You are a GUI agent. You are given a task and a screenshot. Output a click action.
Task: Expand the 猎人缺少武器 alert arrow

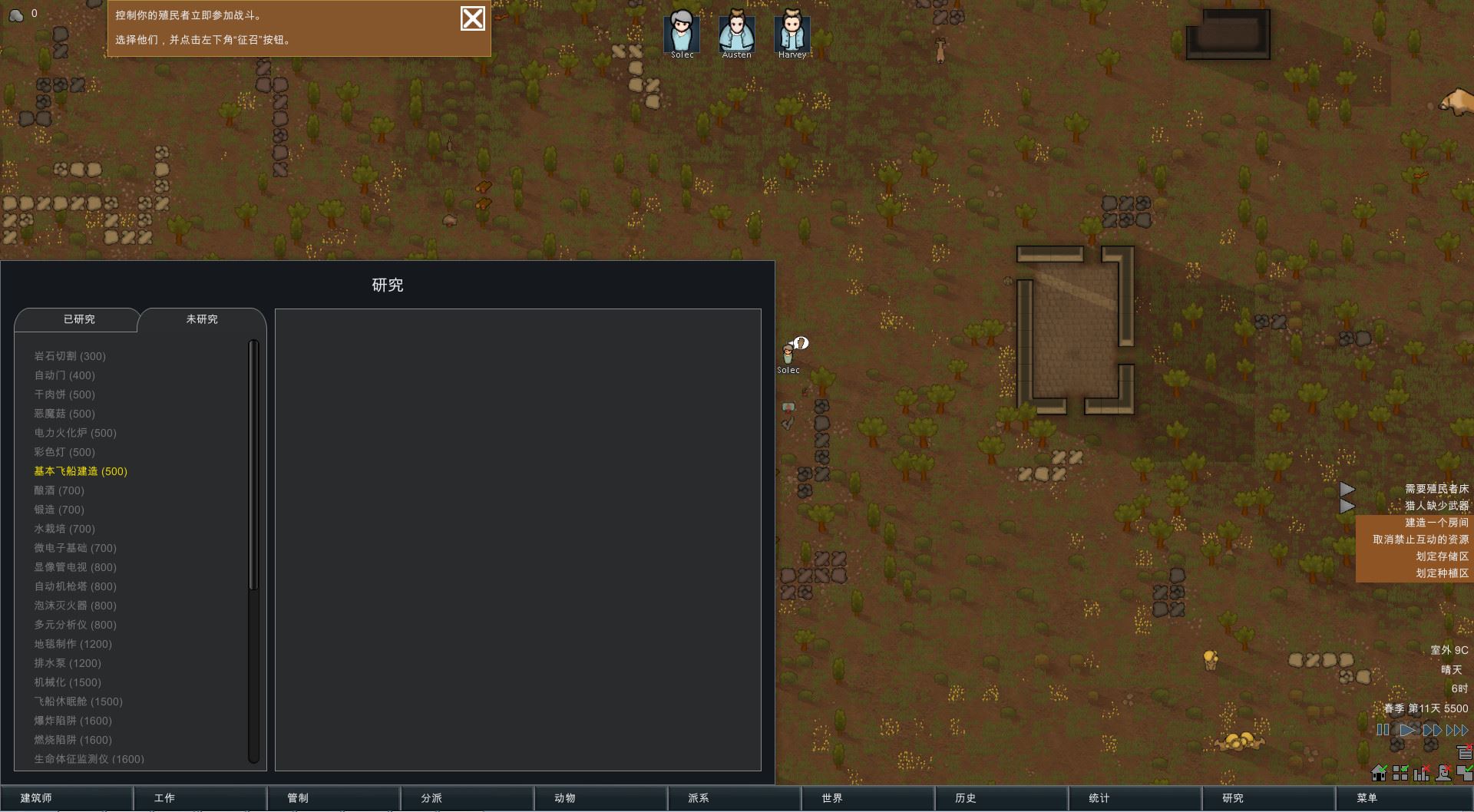point(1347,506)
